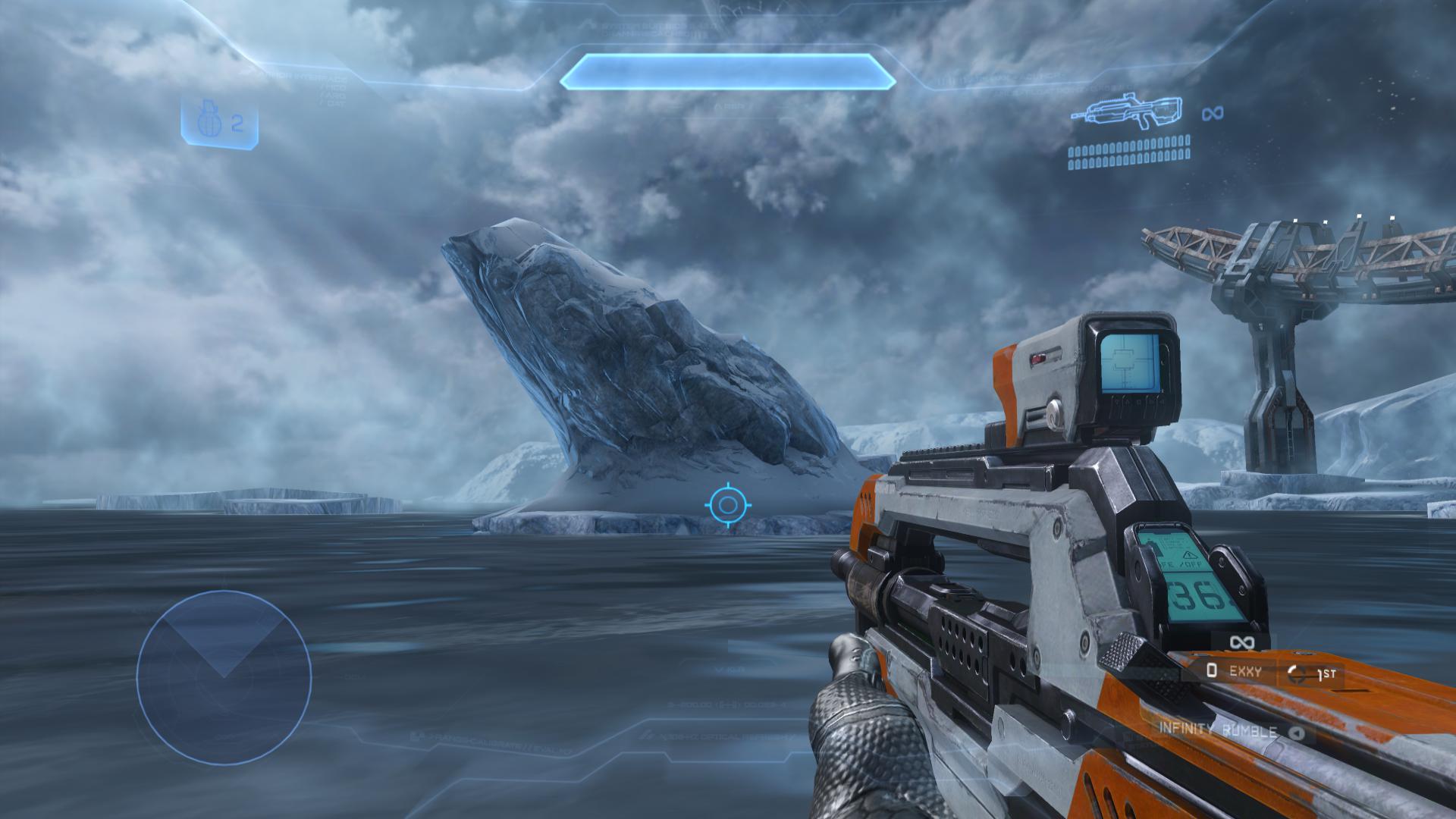Click the Infinity Rumble game mode label
The image size is (1456, 819).
coord(1217,730)
